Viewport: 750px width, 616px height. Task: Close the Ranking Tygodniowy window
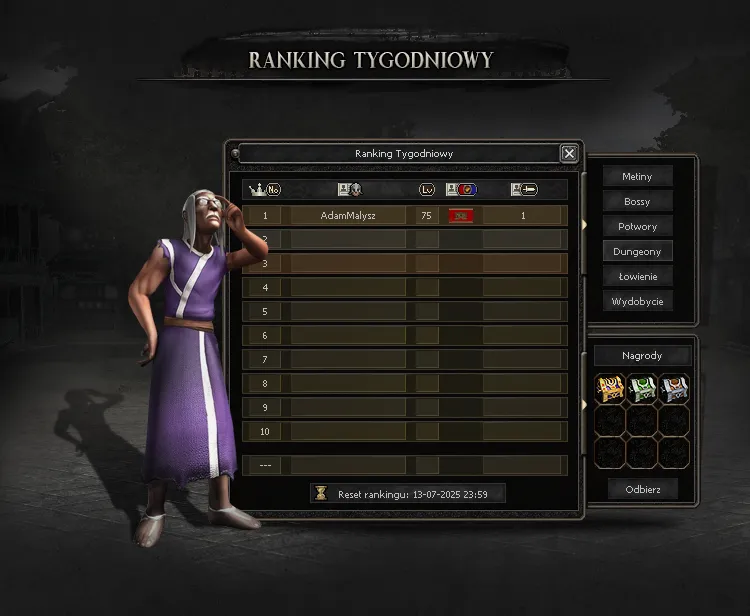tap(569, 153)
